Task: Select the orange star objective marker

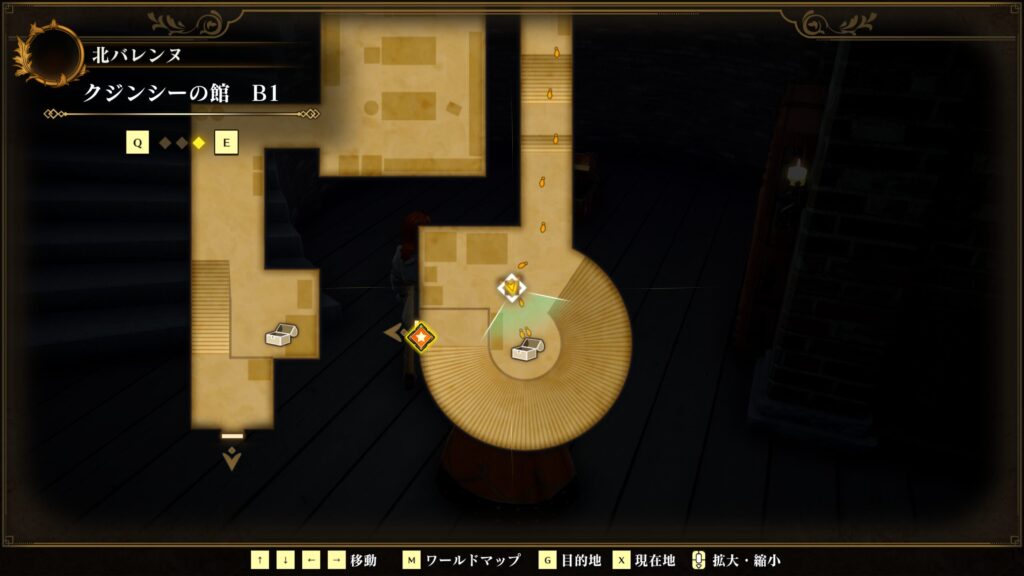Action: [x=422, y=336]
